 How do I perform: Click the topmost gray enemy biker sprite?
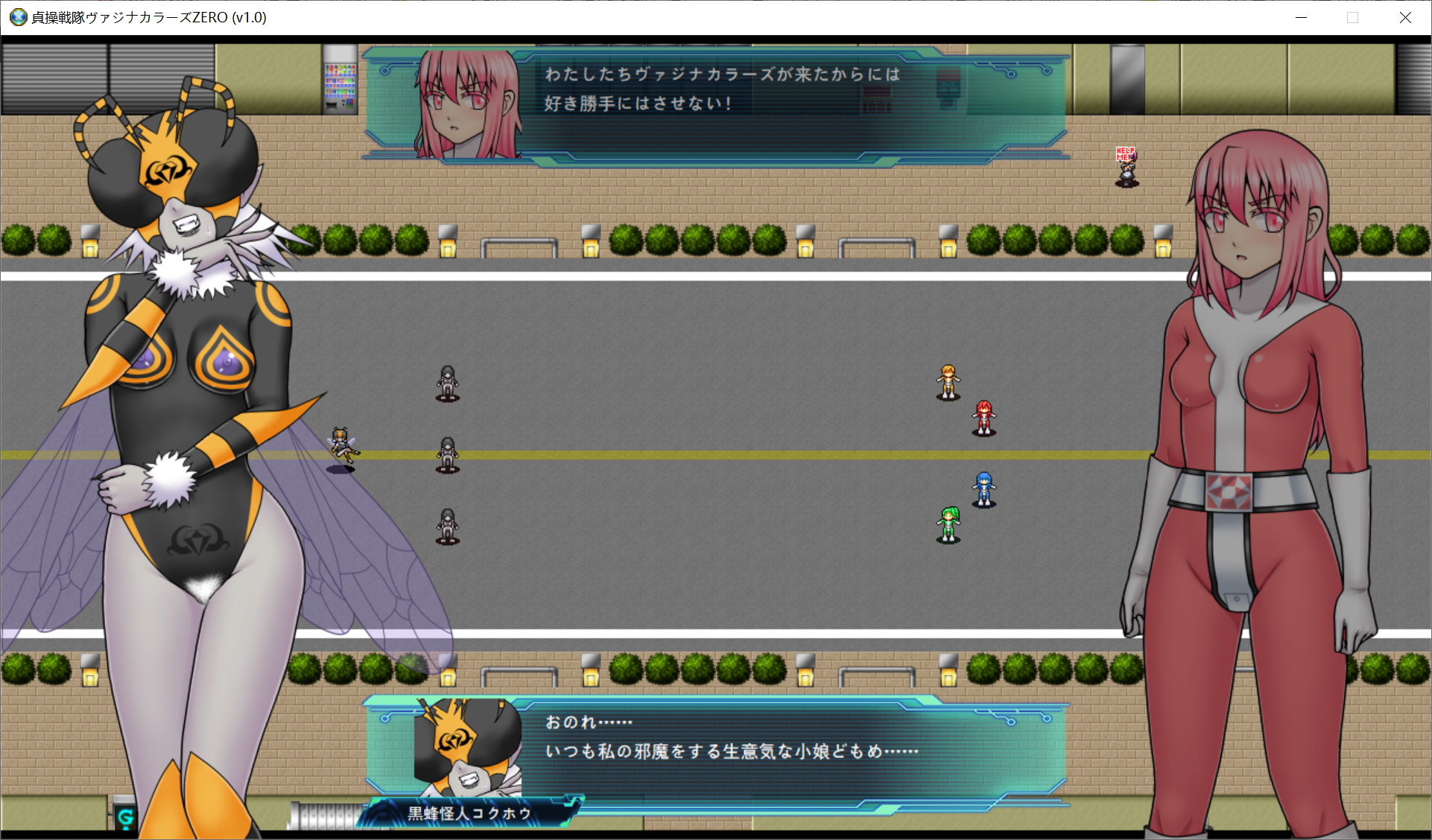point(446,384)
